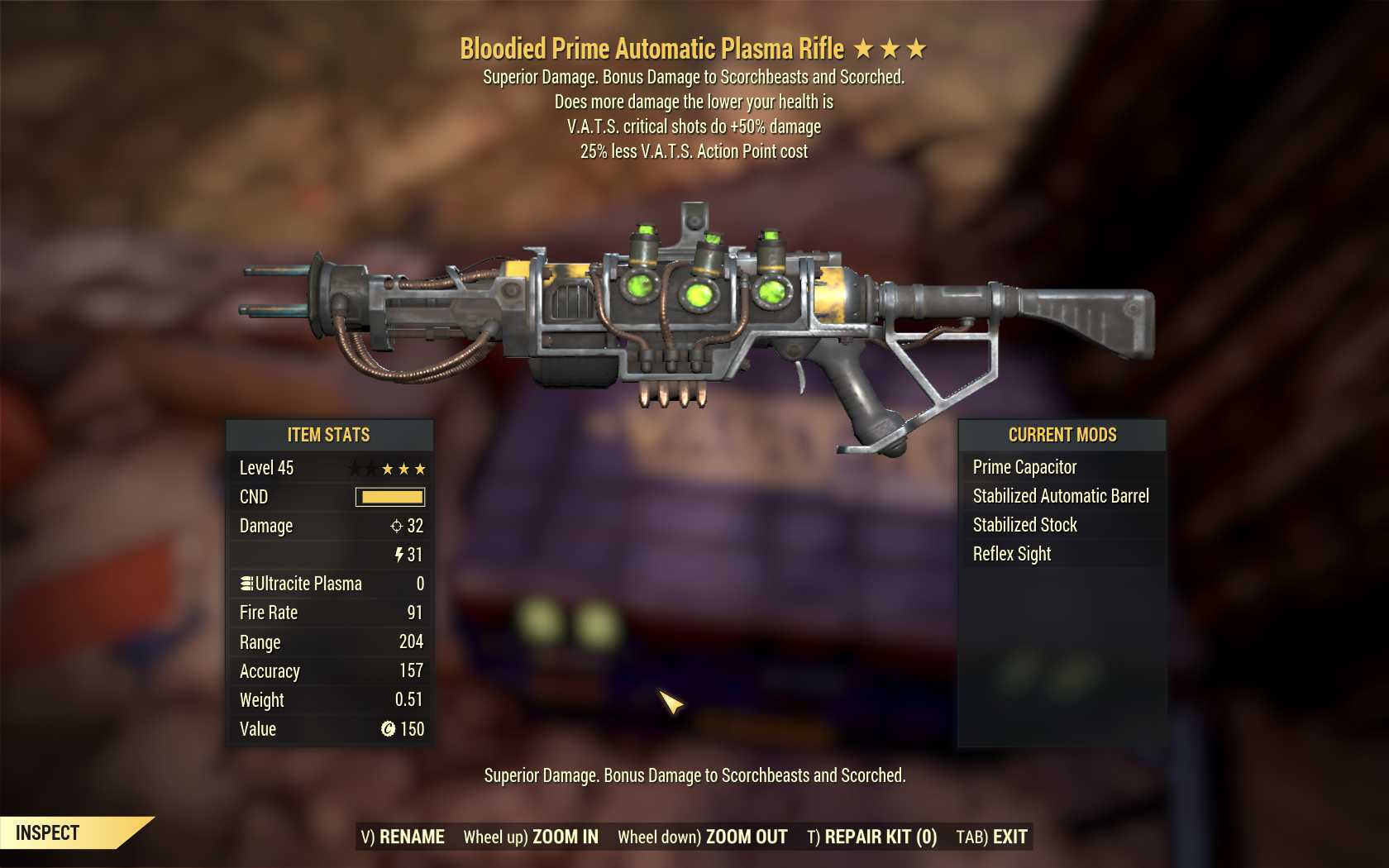Expand the ITEM STATS panel header

coord(328,435)
